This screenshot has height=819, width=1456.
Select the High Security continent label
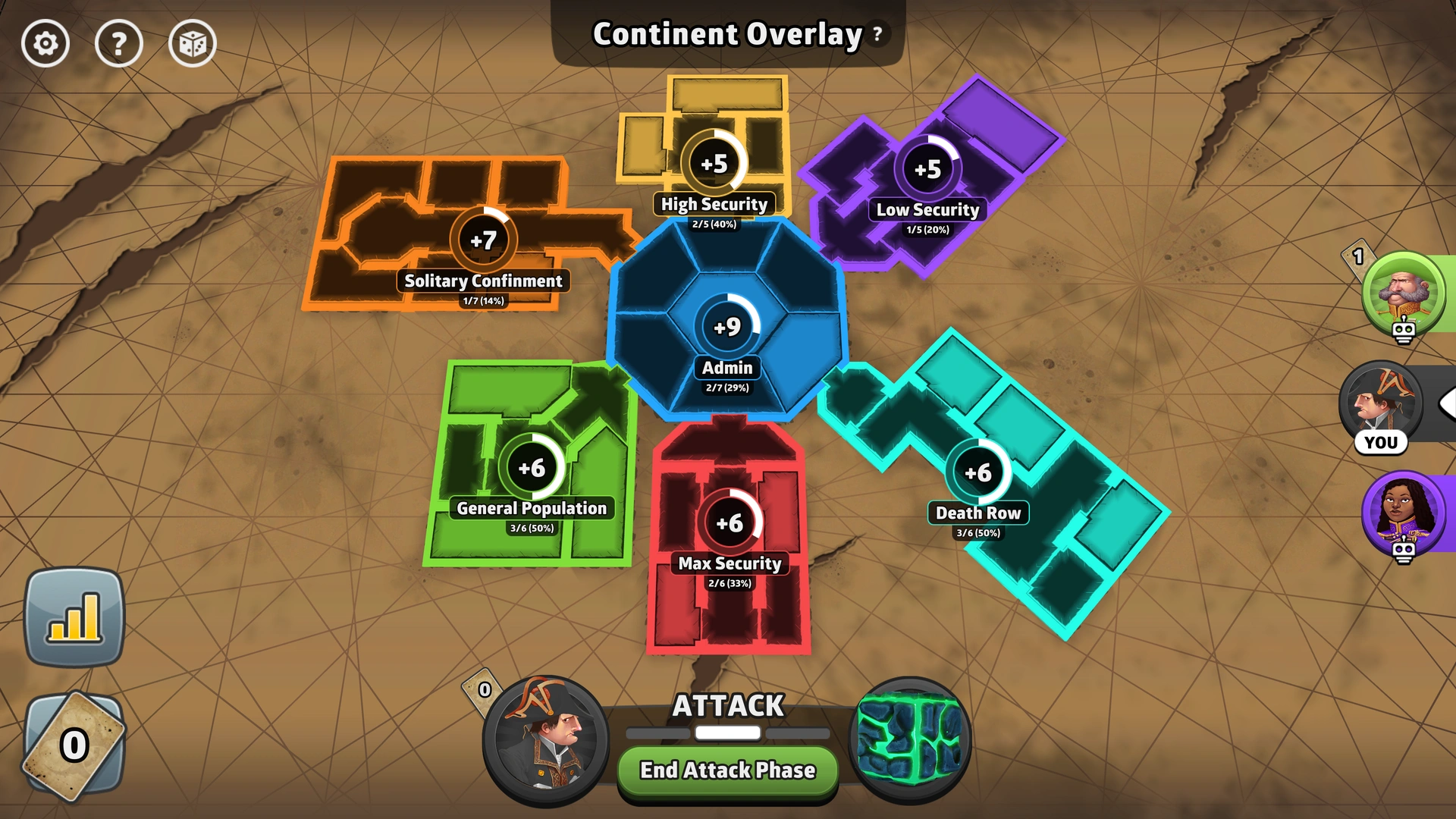click(714, 204)
